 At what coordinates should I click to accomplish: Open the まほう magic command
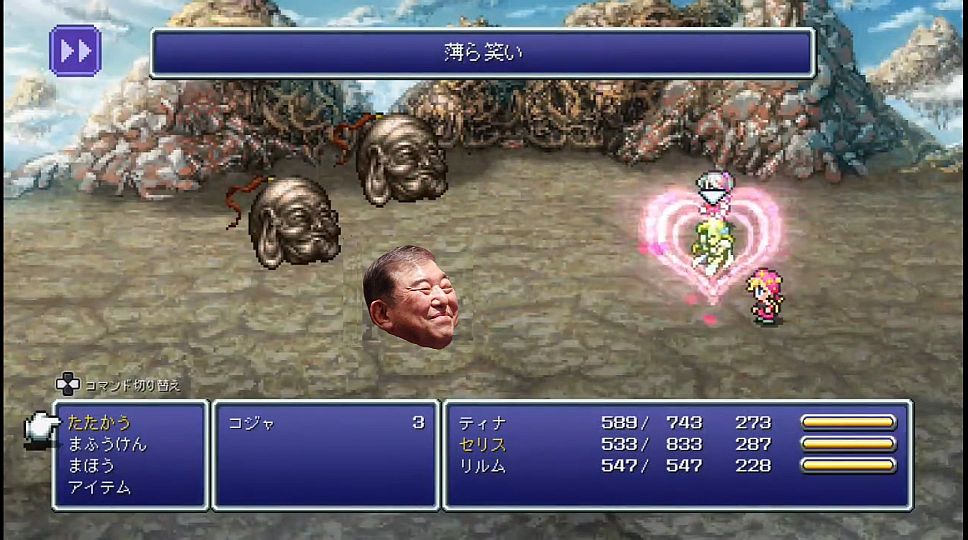pos(92,466)
